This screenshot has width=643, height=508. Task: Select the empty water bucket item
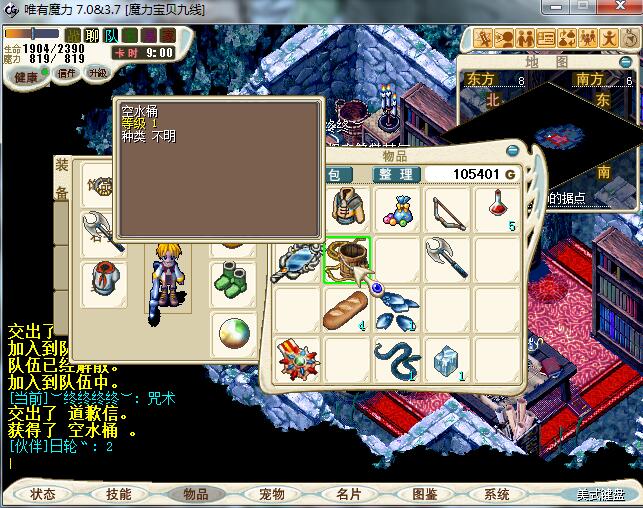[x=346, y=260]
